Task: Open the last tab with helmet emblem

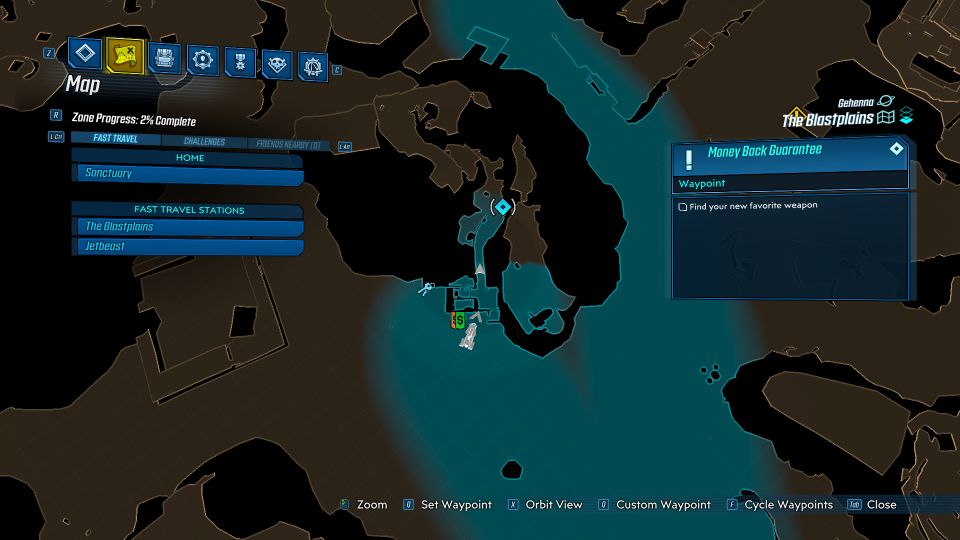Action: click(313, 66)
